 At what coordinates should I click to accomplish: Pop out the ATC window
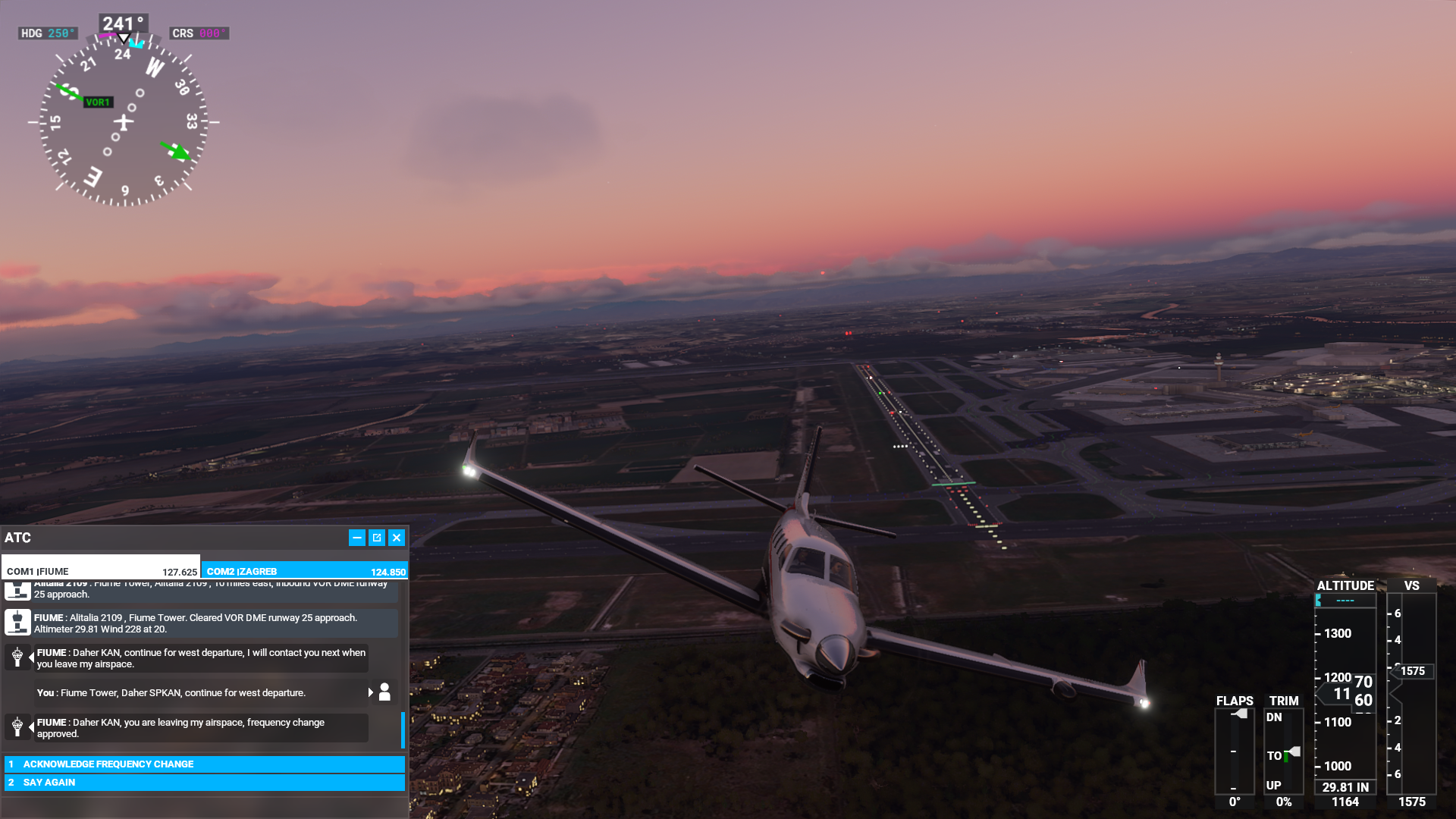coord(377,538)
